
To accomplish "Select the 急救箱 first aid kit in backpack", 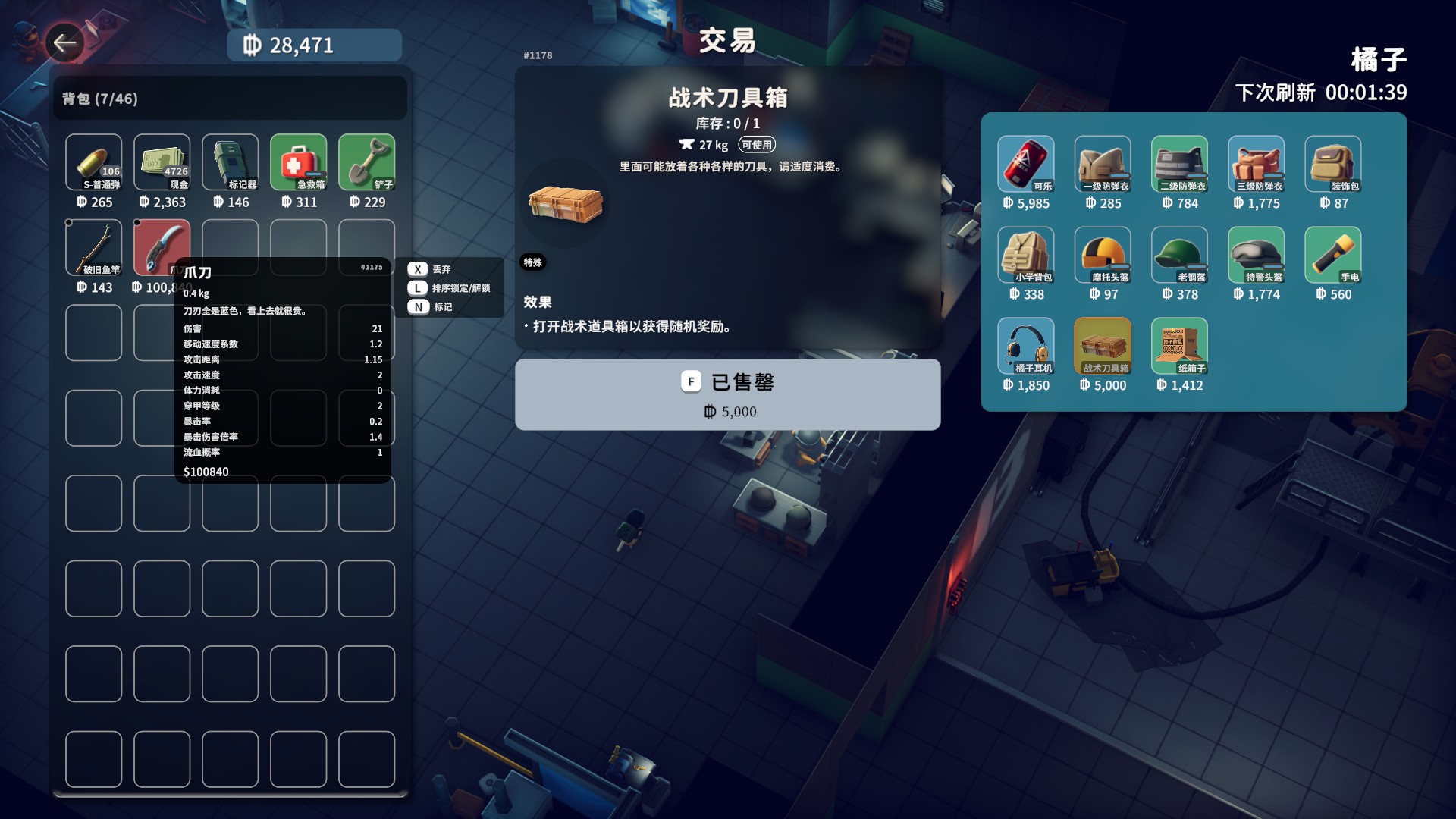I will point(298,163).
